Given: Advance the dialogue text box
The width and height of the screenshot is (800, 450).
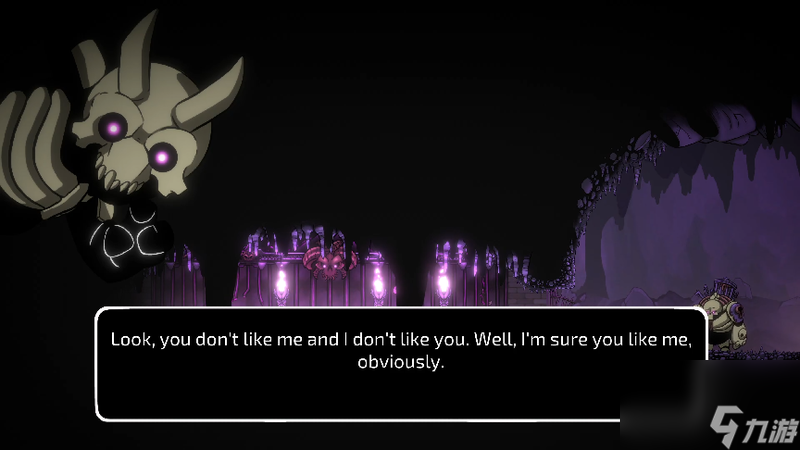Looking at the screenshot, I should pos(400,363).
